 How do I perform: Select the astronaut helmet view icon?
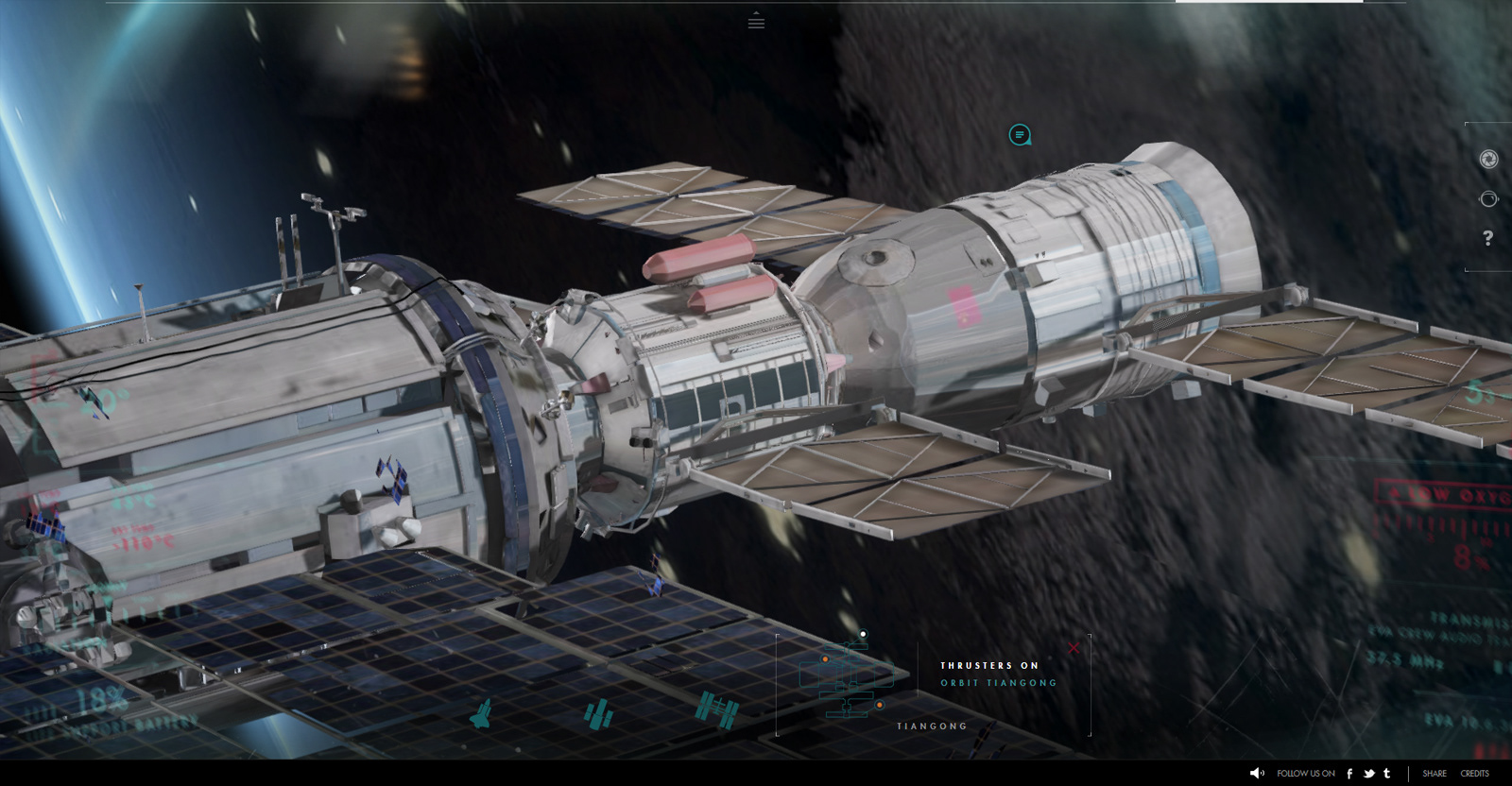pos(1488,198)
